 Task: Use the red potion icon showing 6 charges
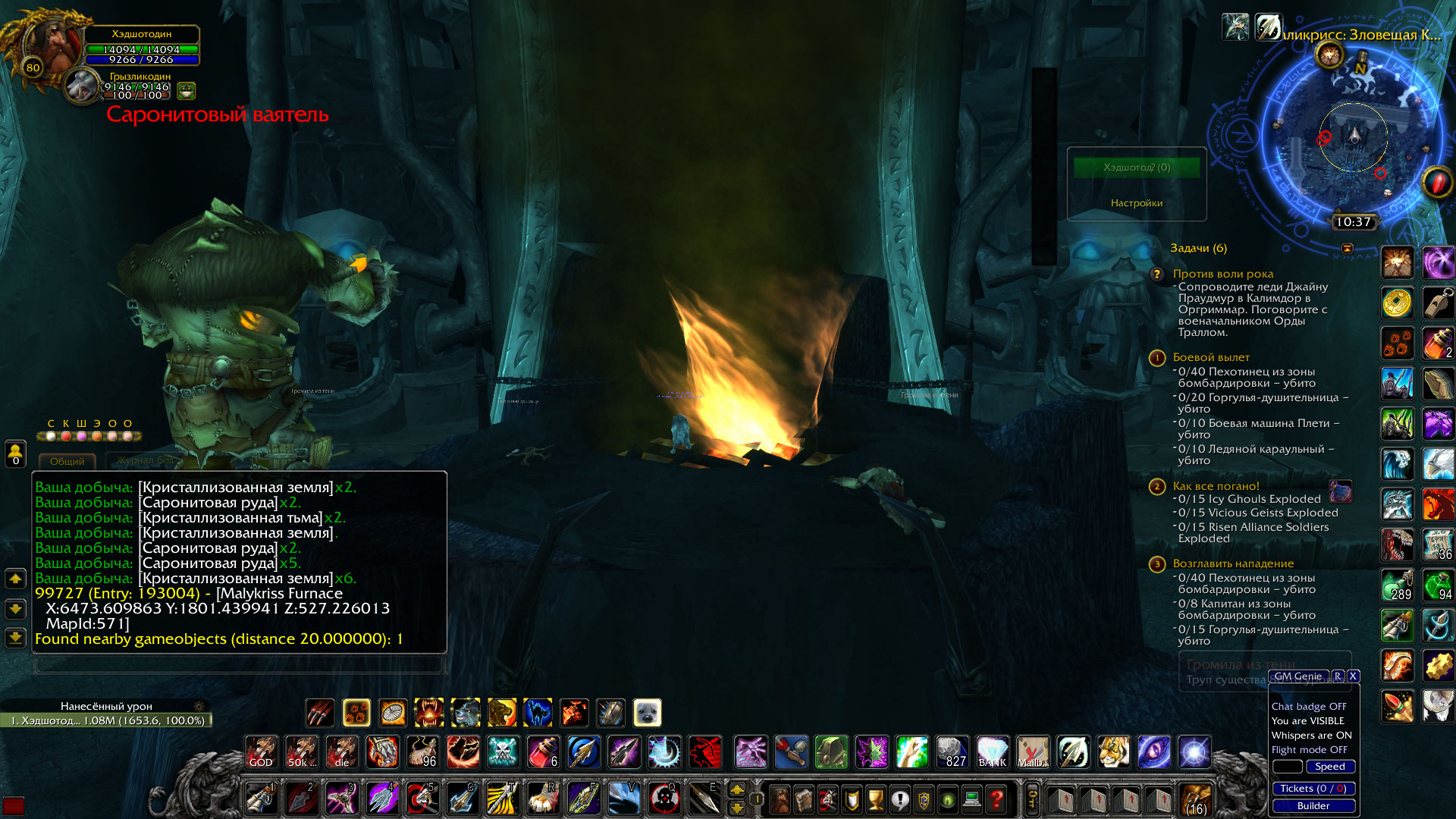(x=544, y=752)
